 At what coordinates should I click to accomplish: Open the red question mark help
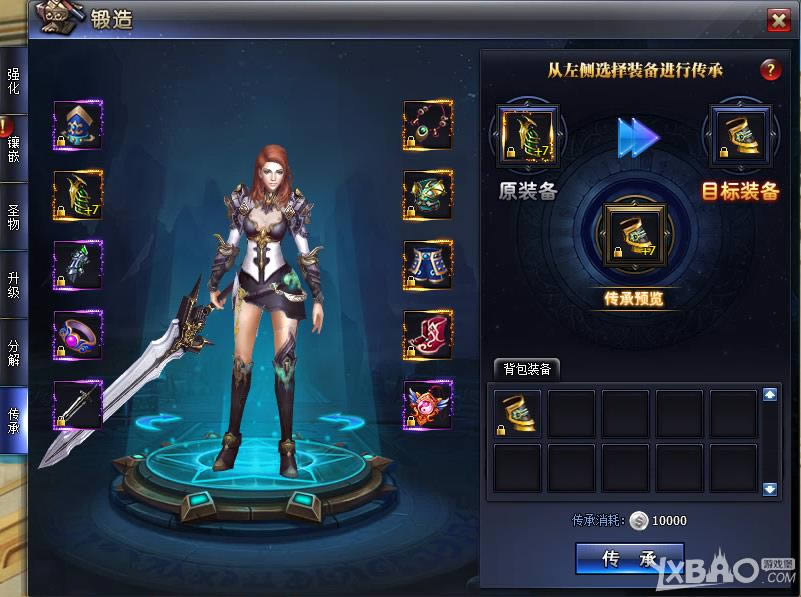point(769,70)
